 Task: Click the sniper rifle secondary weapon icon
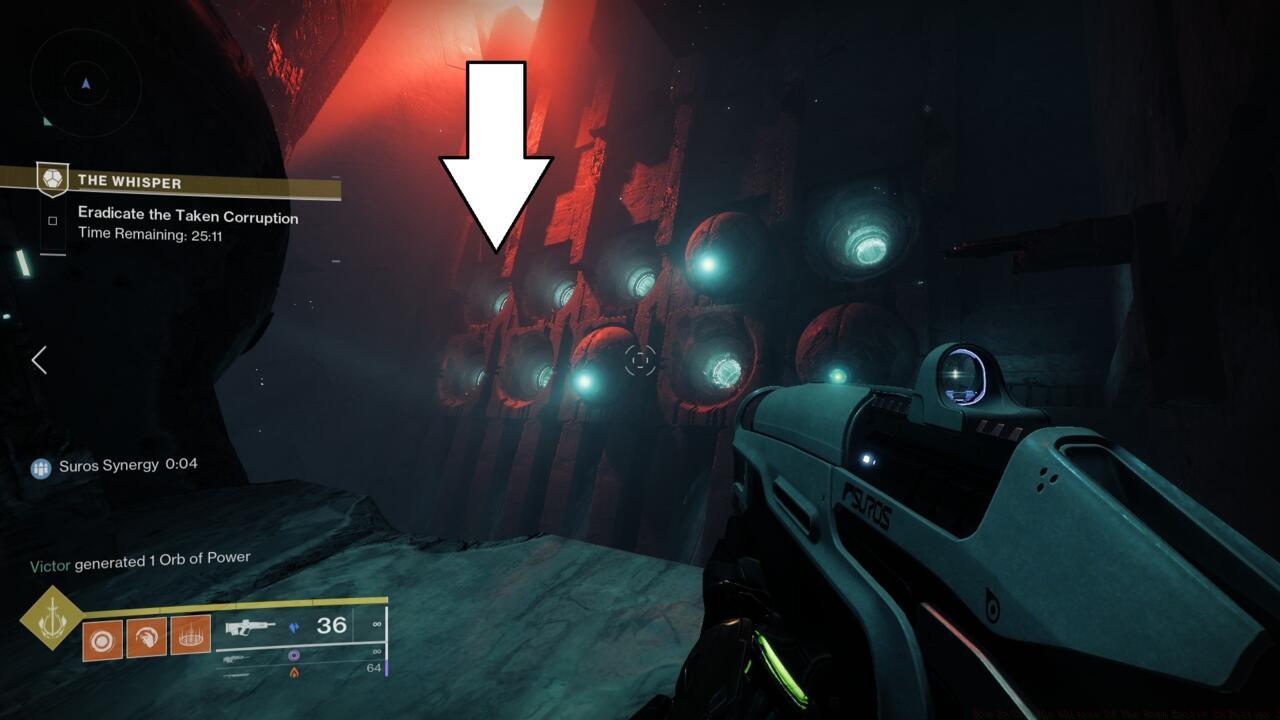coord(234,659)
